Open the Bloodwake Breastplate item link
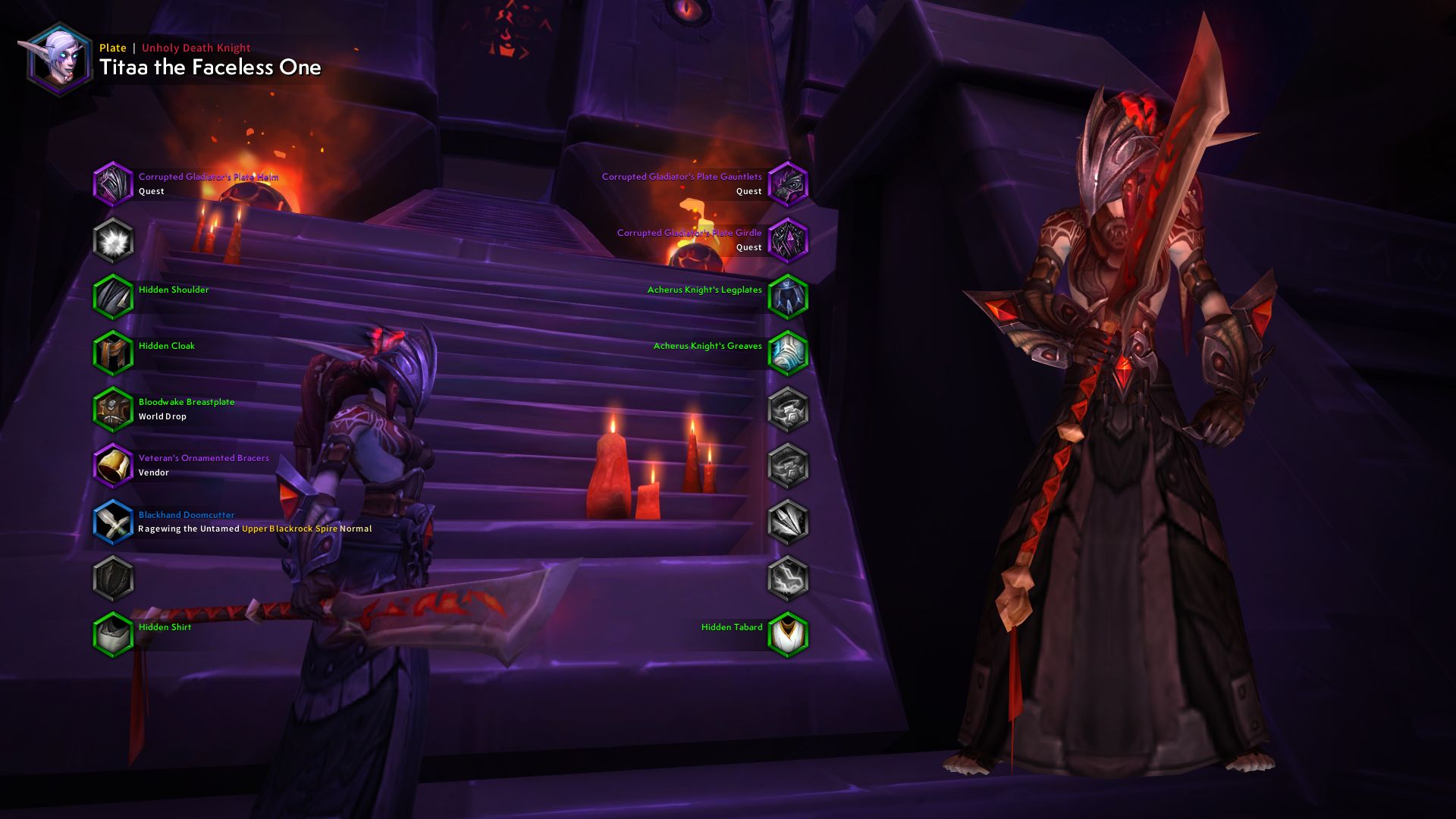The width and height of the screenshot is (1456, 819). click(186, 402)
